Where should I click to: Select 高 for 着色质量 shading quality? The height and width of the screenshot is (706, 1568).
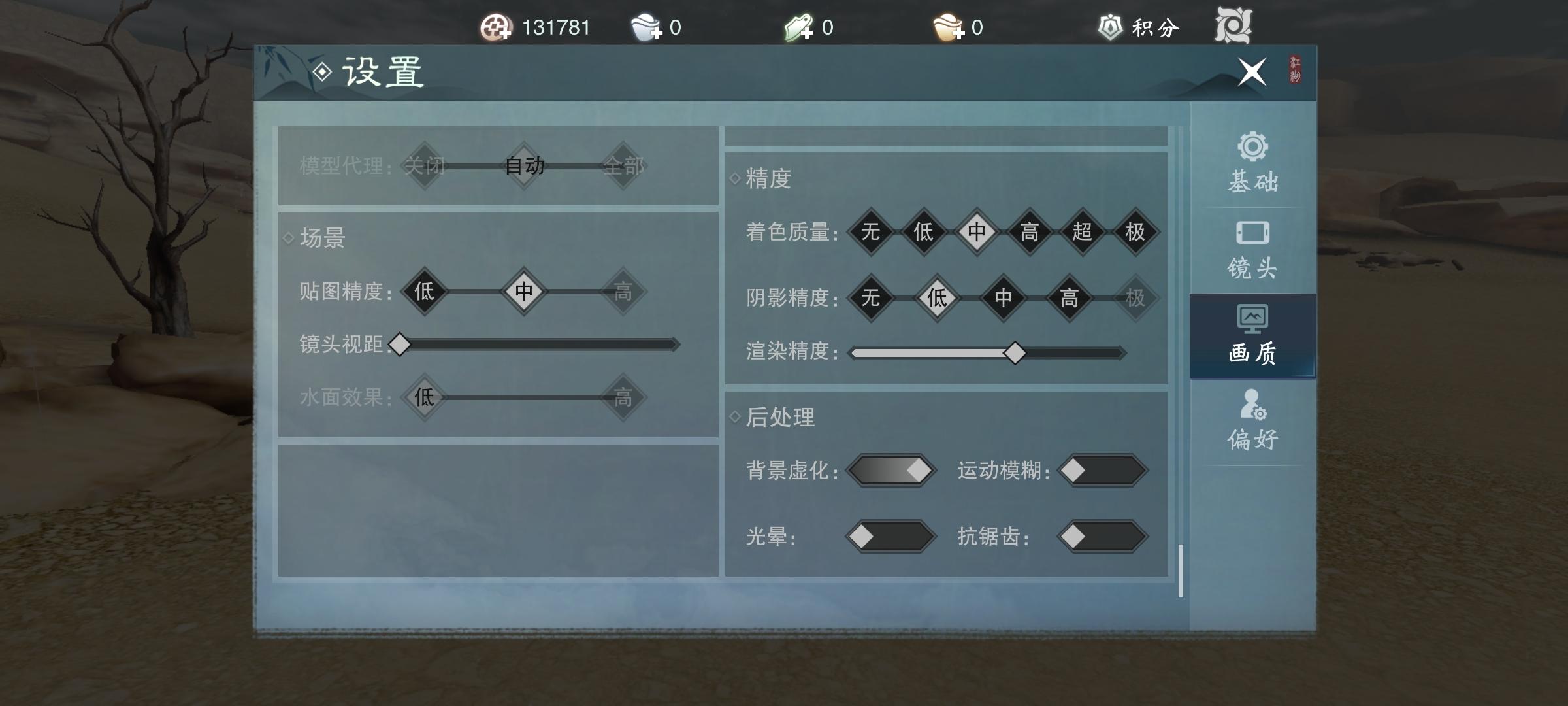1029,233
